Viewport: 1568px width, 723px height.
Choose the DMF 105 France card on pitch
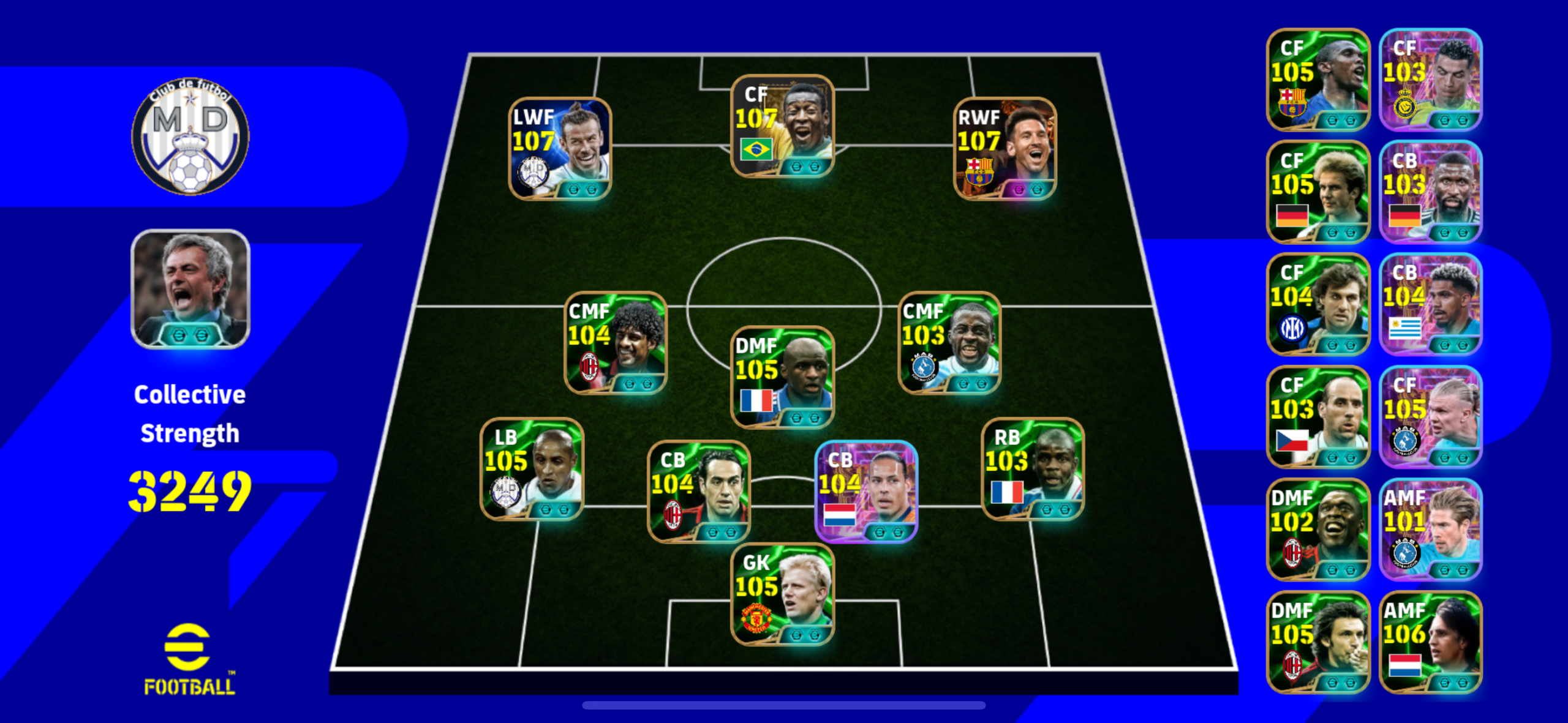pos(782,377)
